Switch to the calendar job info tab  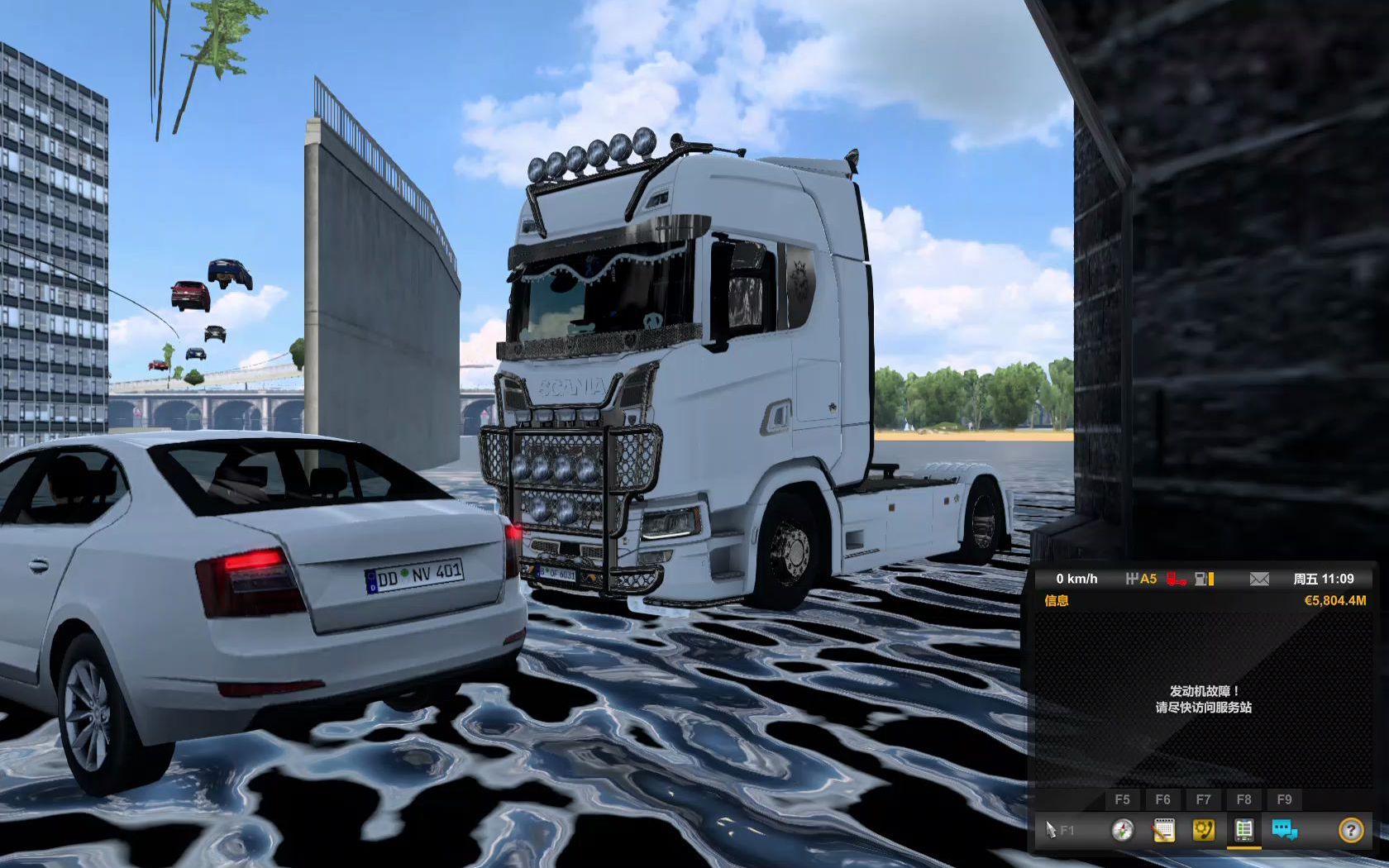click(x=1163, y=830)
